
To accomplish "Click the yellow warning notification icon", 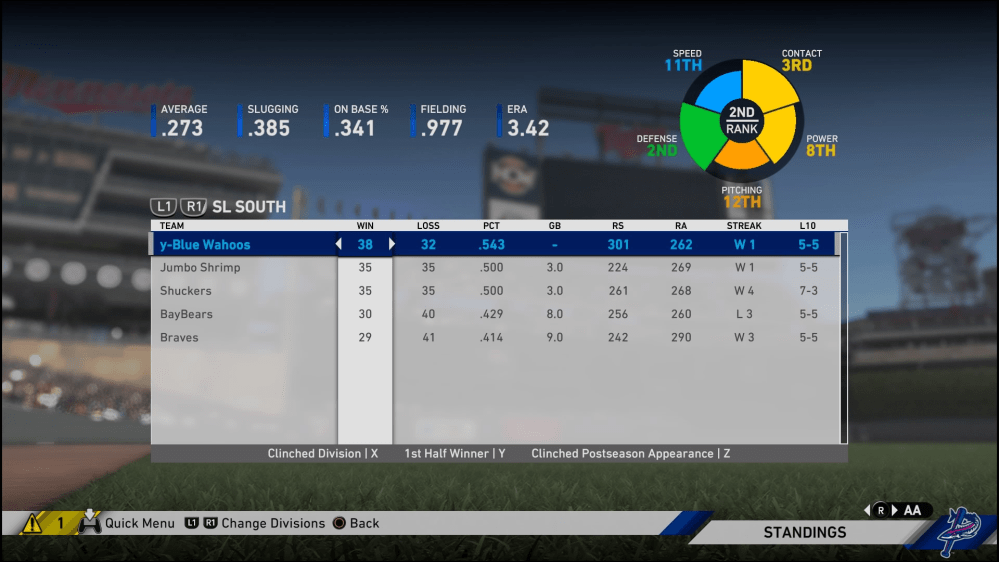I will tap(31, 522).
